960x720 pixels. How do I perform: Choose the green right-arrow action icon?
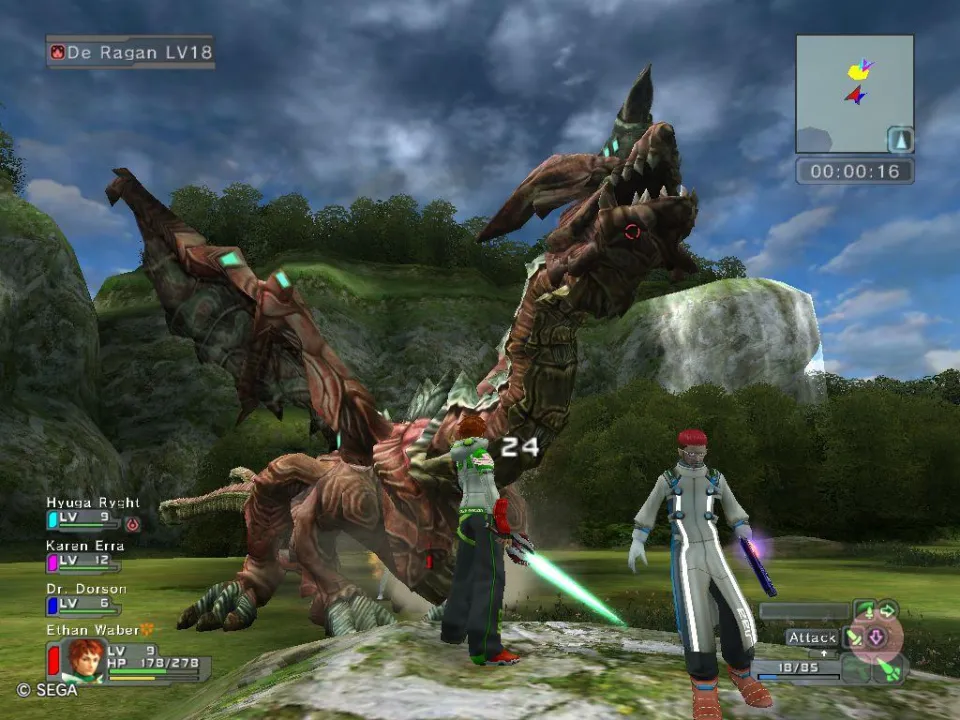click(887, 610)
